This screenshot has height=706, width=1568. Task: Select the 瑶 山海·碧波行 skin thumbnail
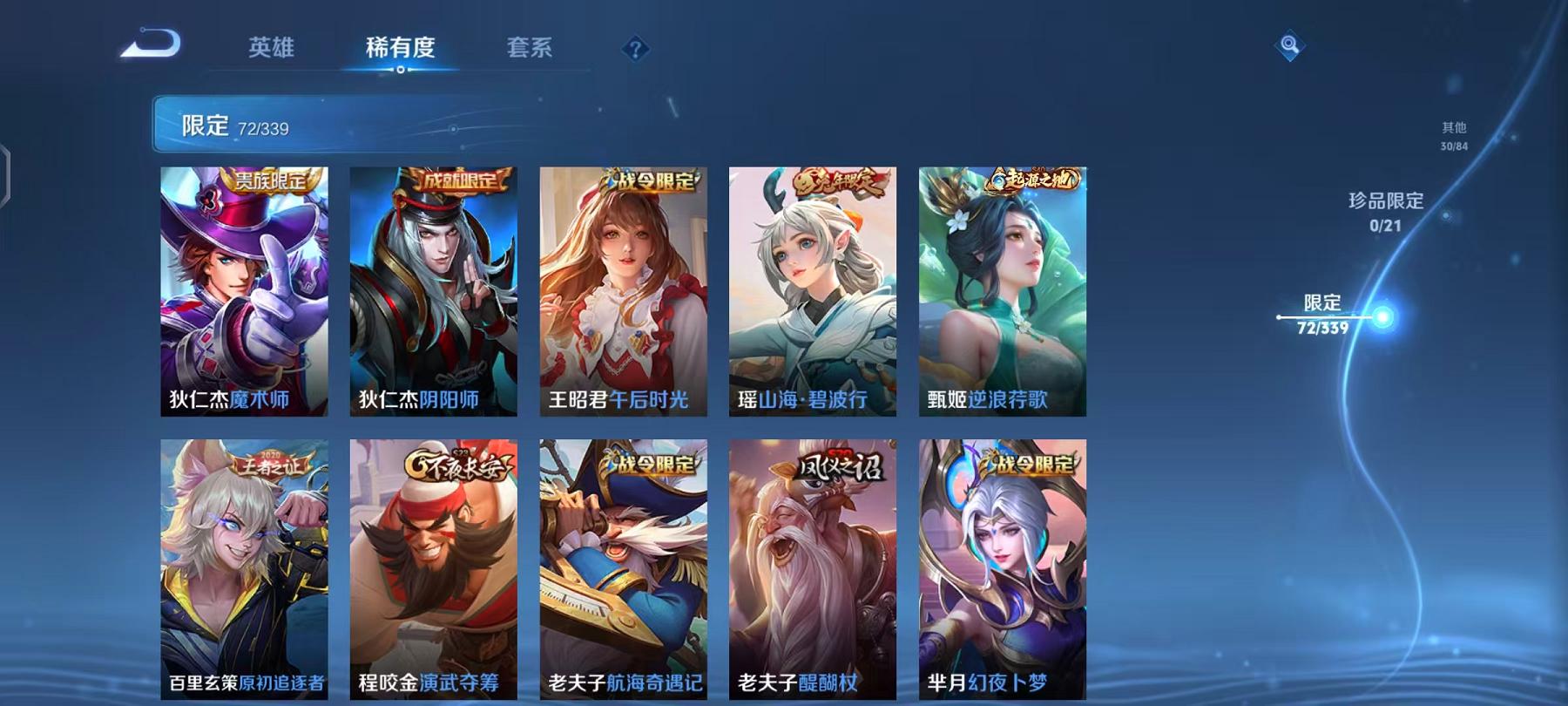[812, 296]
